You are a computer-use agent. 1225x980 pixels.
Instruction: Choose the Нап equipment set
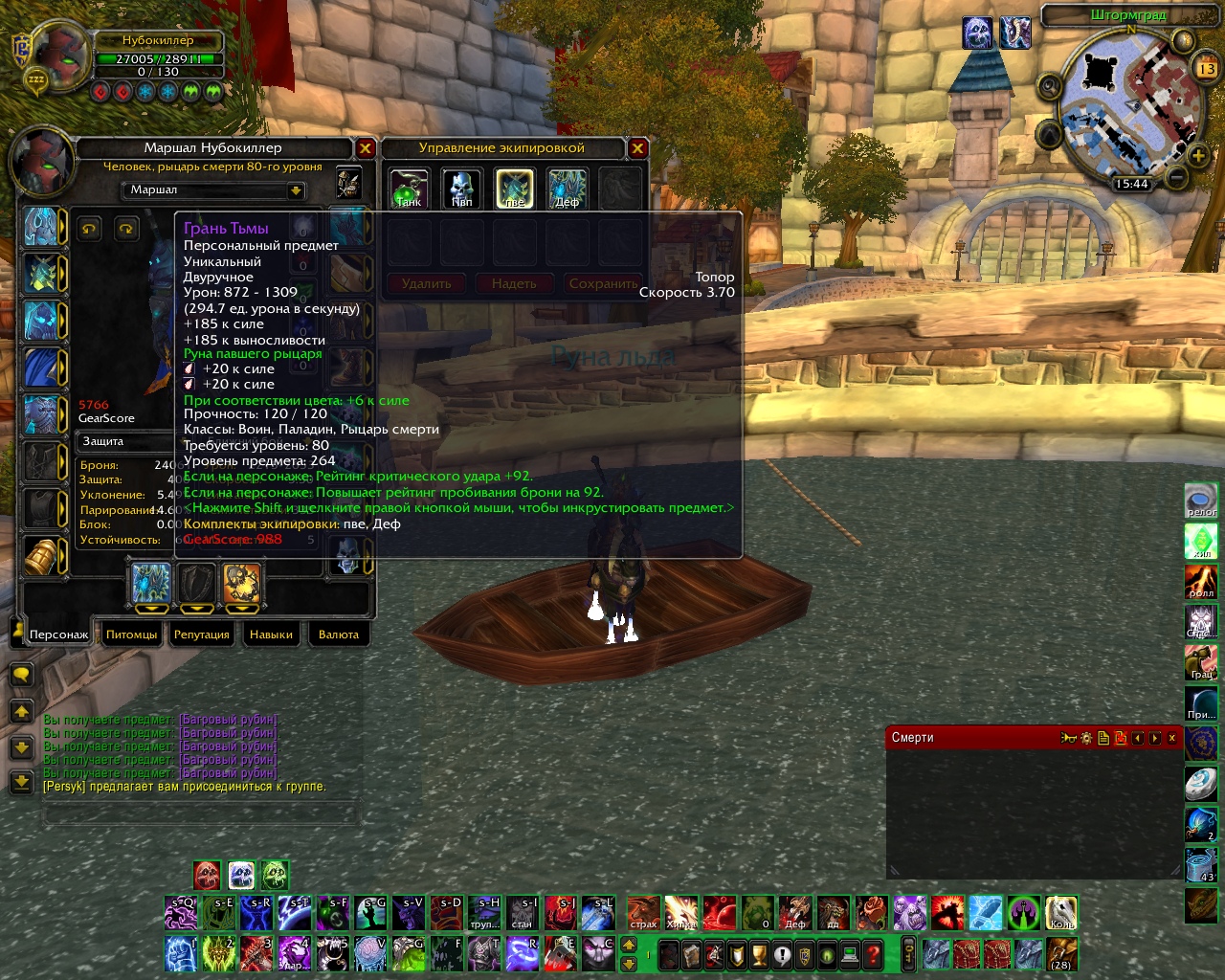461,188
